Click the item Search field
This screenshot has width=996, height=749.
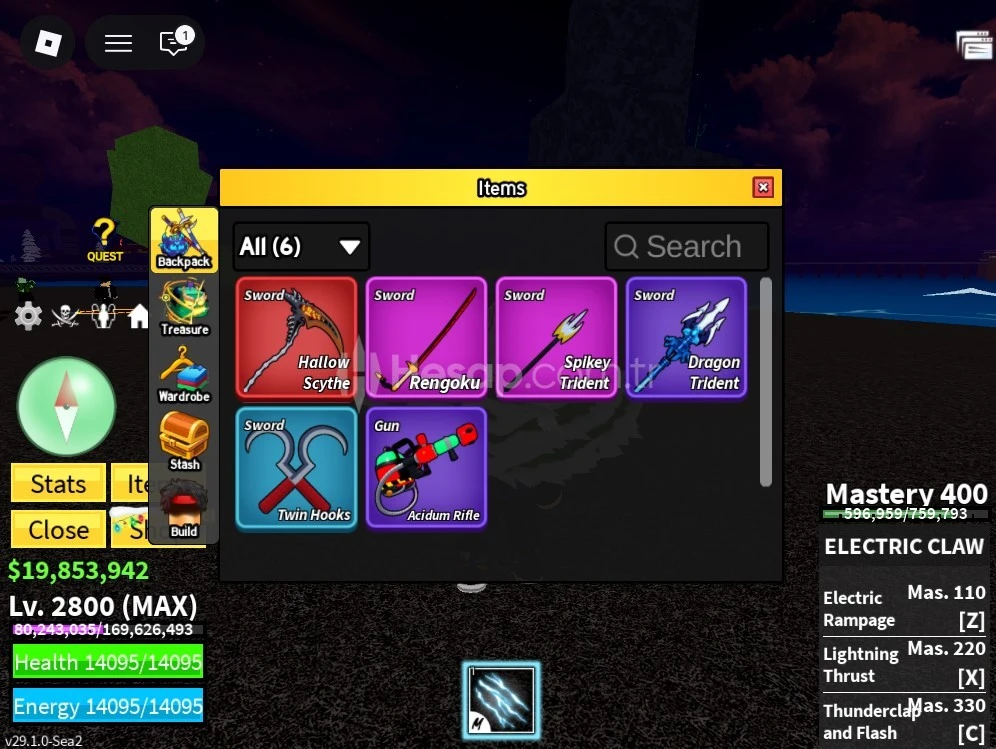coord(687,247)
